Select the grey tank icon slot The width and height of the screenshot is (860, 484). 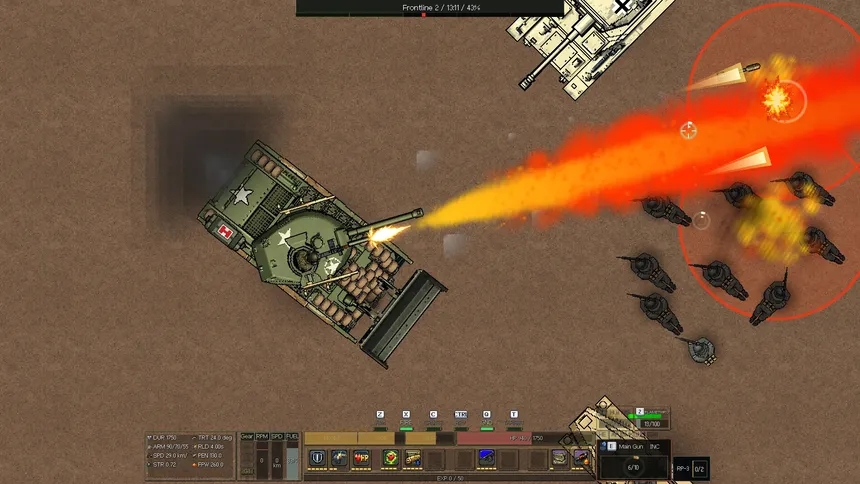[557, 458]
